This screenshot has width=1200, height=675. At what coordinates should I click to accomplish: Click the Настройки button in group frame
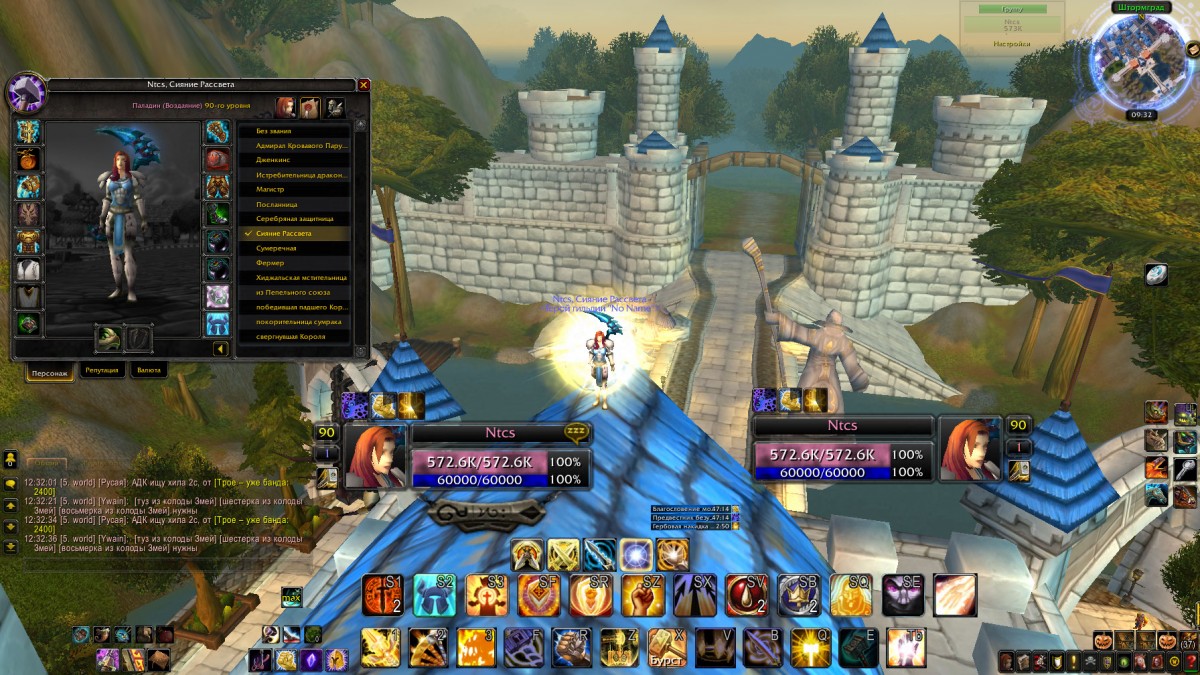tap(1012, 44)
